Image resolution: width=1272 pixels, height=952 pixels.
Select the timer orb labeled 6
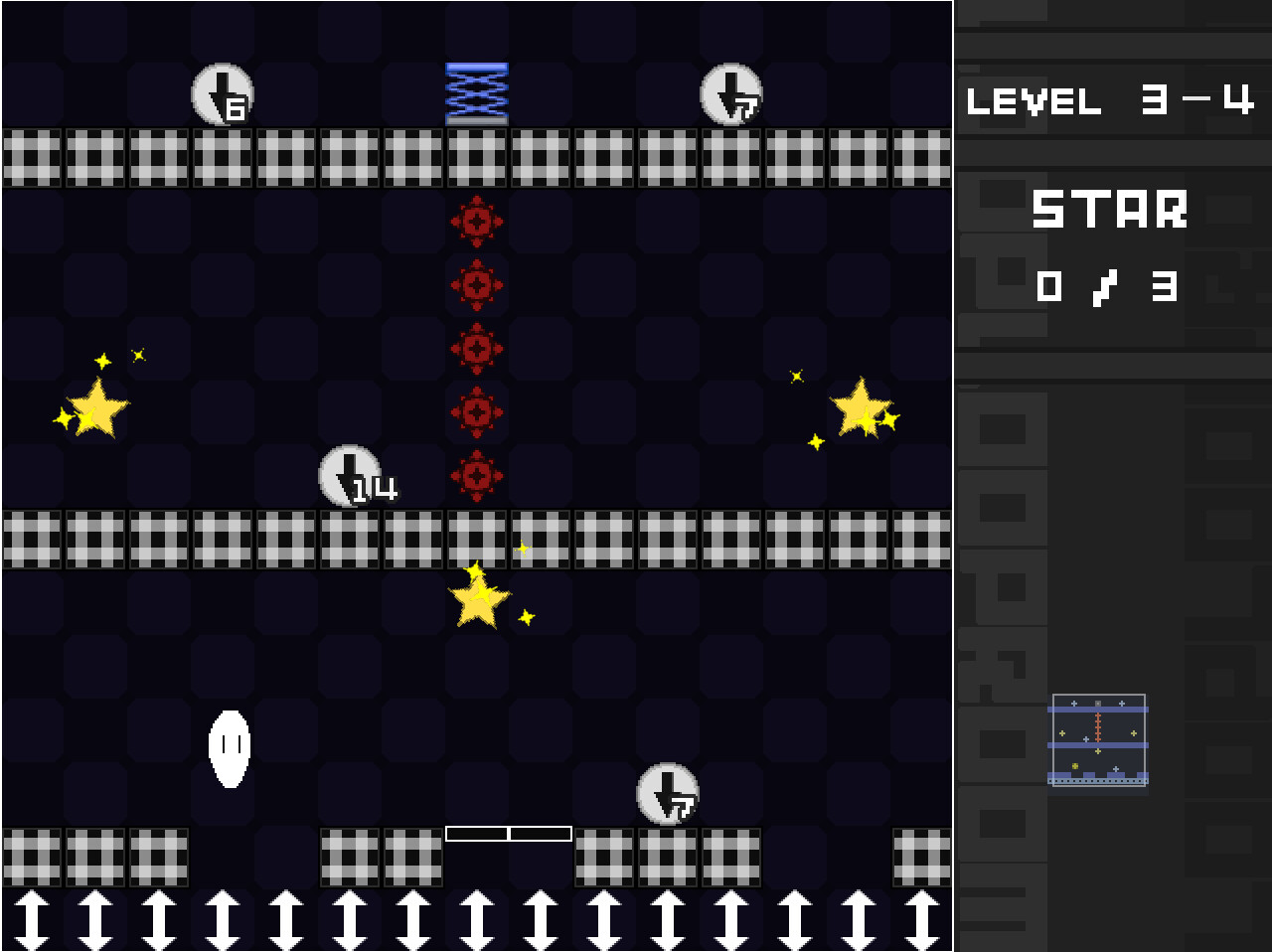click(x=221, y=94)
